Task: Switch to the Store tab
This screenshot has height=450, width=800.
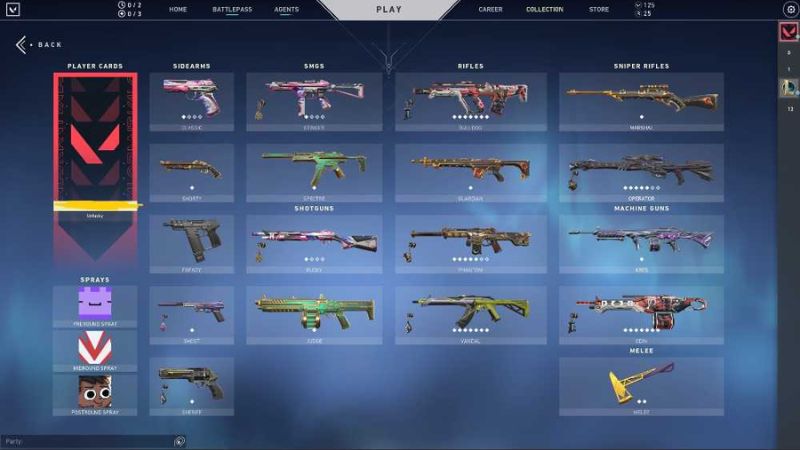Action: tap(598, 10)
